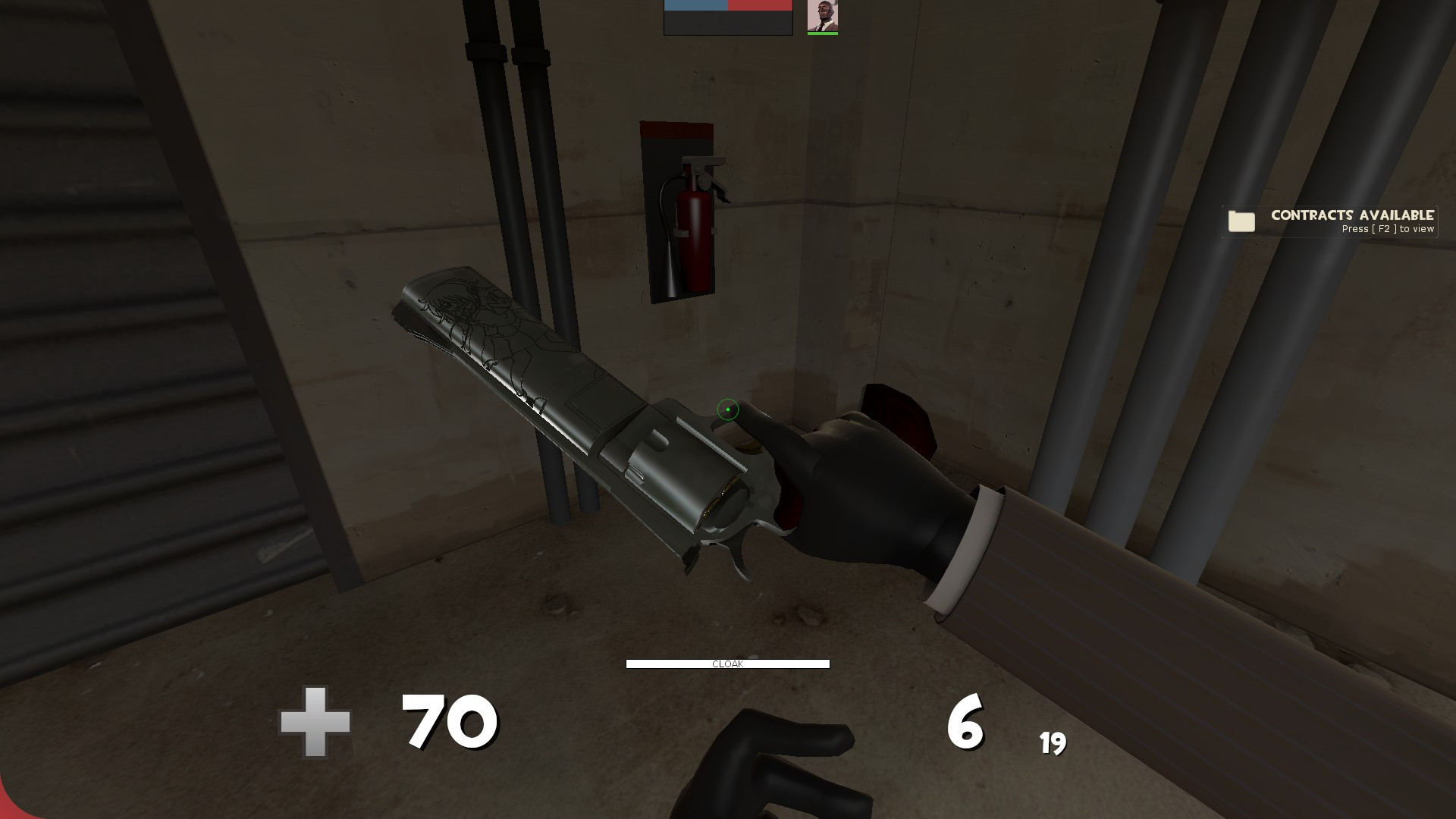Click the green dot crosshair

[726, 409]
